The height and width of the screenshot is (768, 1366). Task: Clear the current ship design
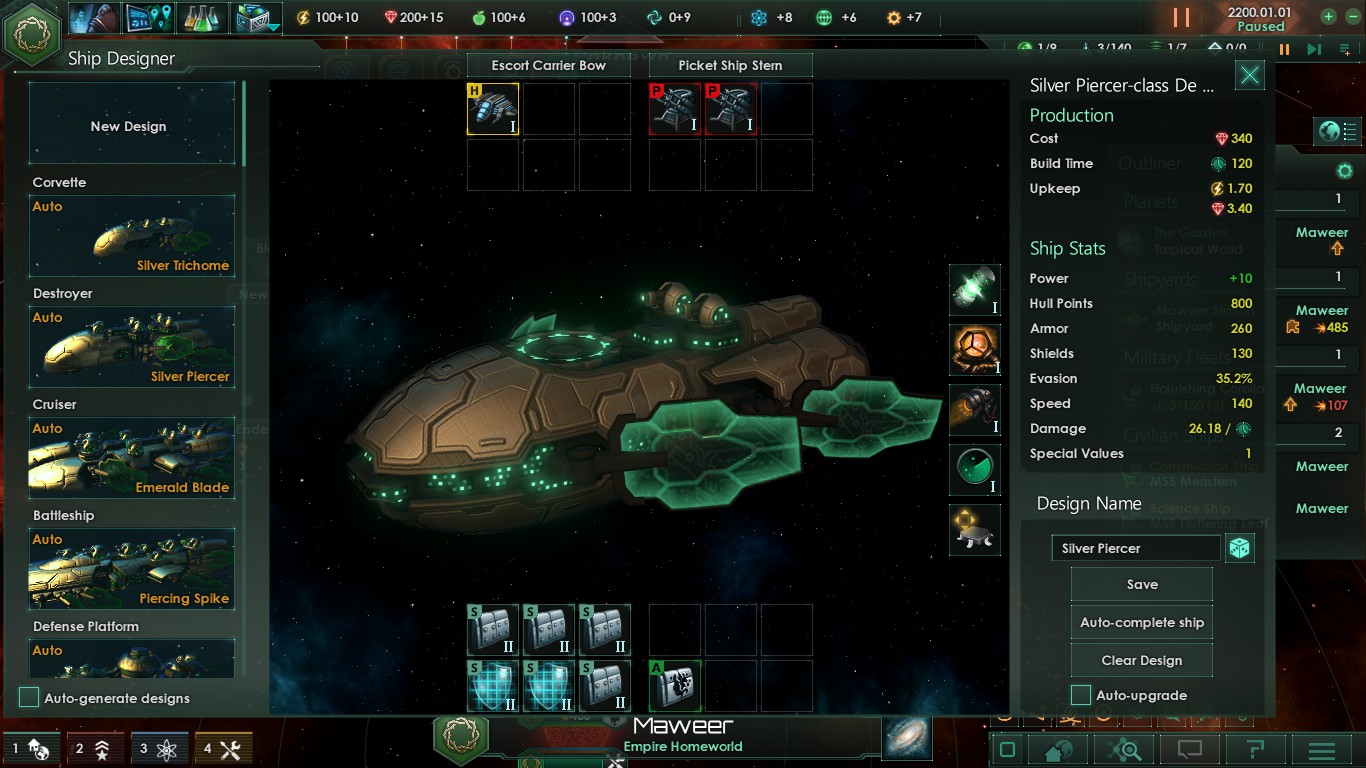(x=1141, y=660)
